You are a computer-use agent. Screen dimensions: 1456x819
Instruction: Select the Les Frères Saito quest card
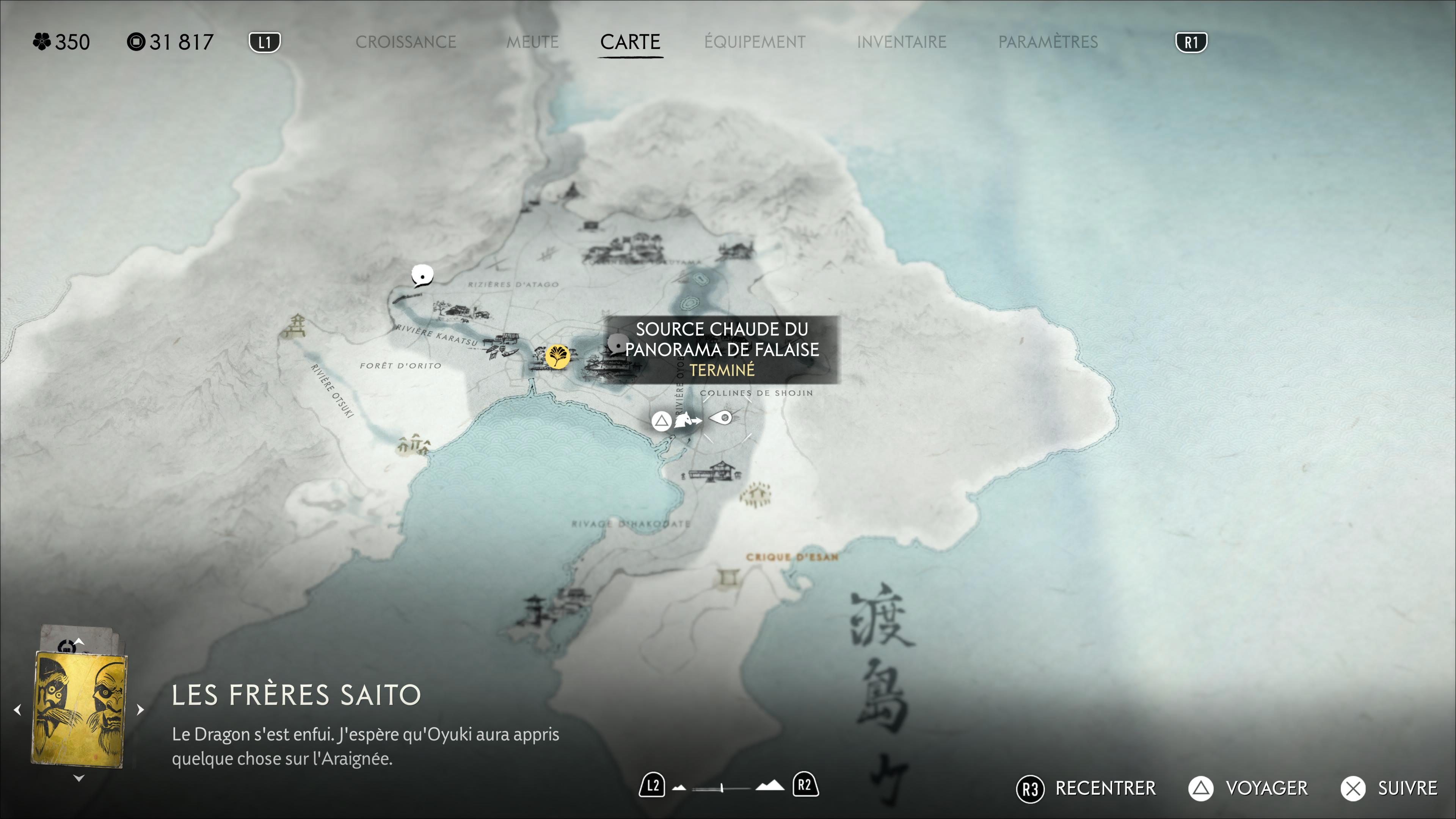point(79,709)
